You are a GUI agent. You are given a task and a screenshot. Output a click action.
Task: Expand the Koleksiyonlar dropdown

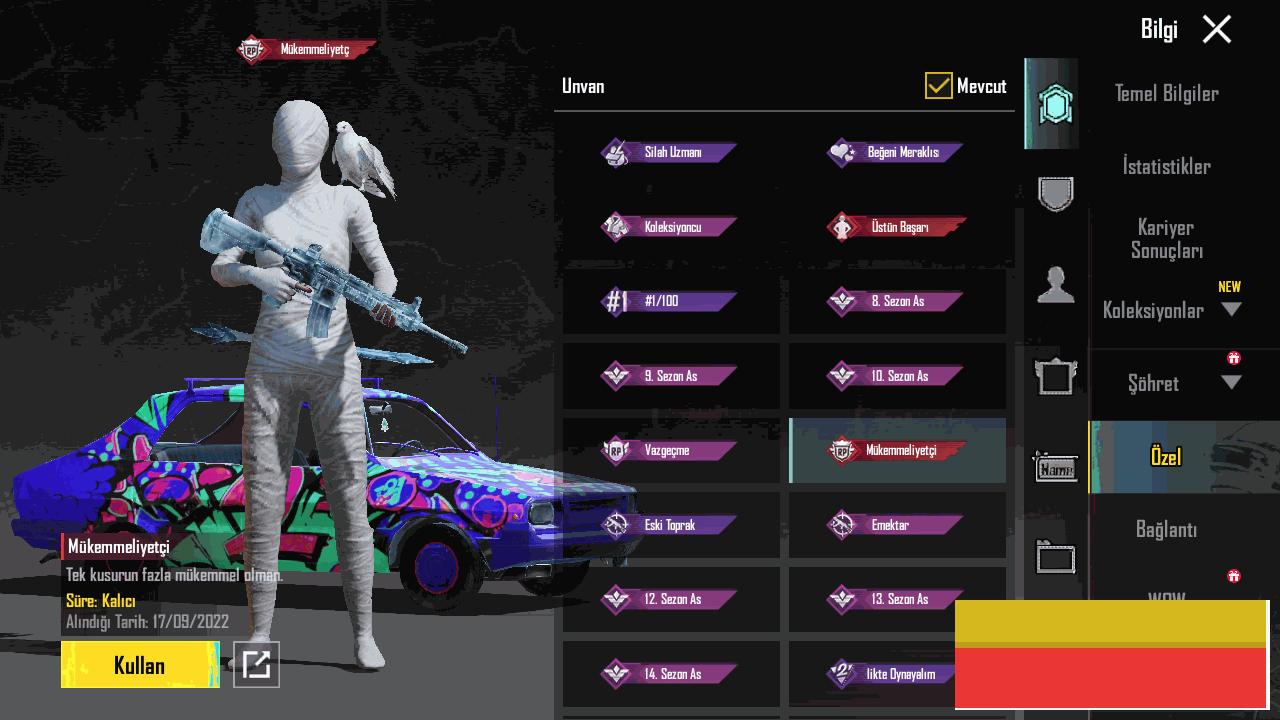pos(1231,310)
